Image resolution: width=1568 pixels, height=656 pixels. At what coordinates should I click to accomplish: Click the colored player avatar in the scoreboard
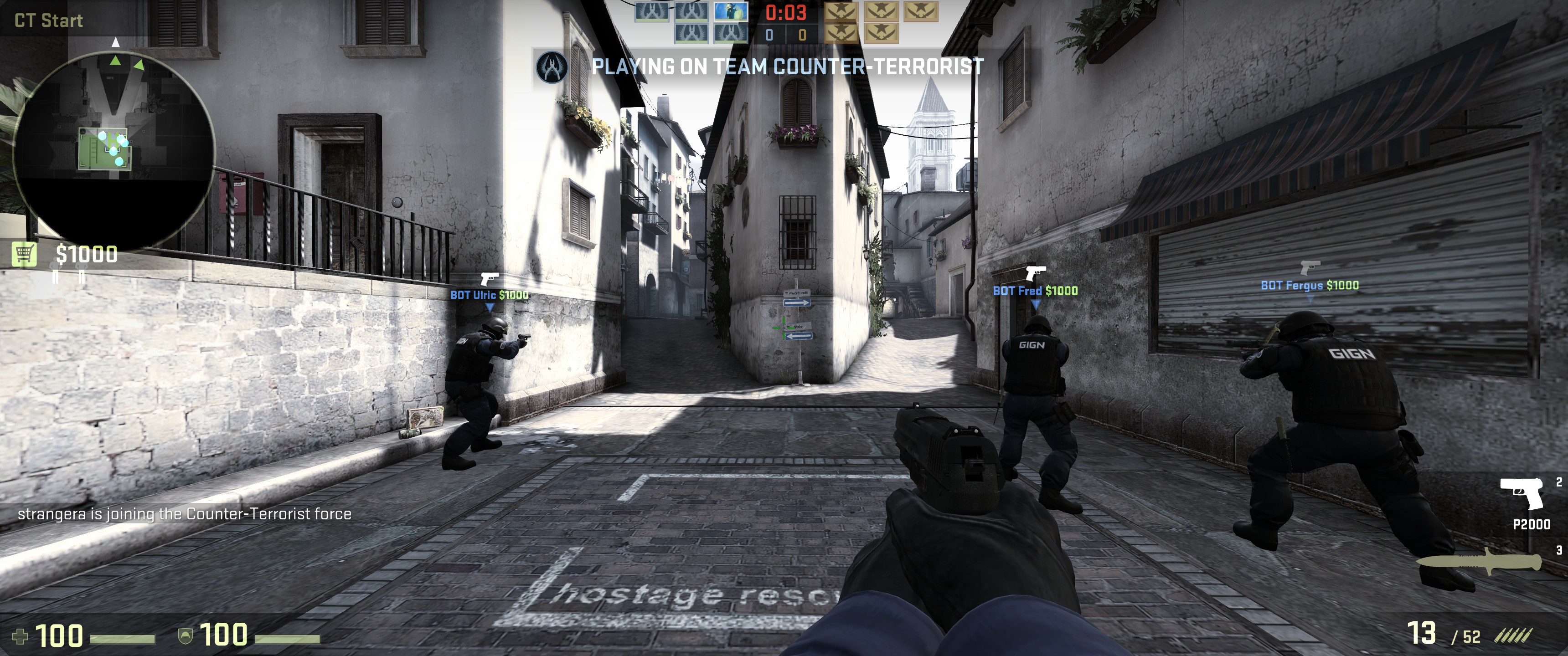[730, 11]
